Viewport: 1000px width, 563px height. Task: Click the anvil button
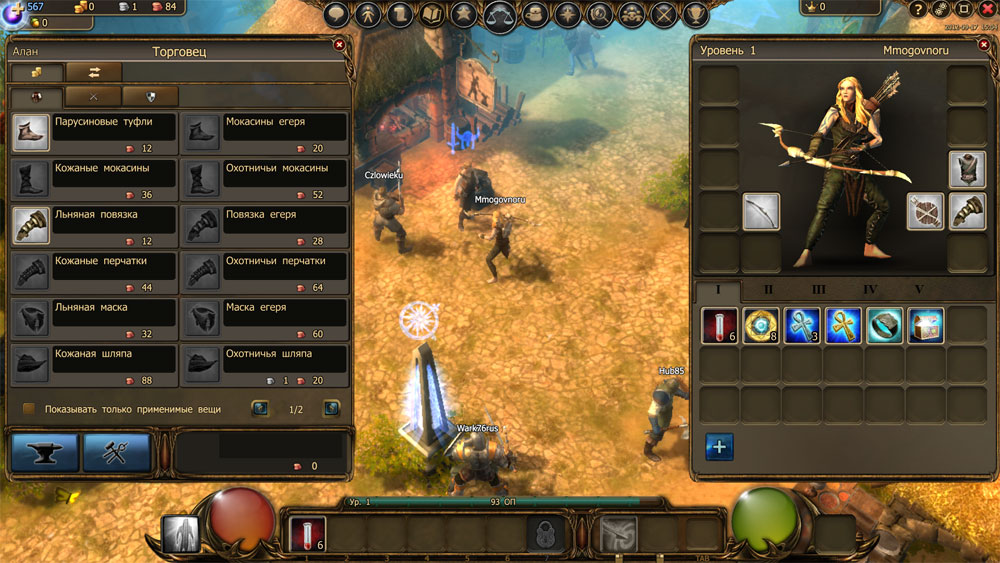click(44, 453)
